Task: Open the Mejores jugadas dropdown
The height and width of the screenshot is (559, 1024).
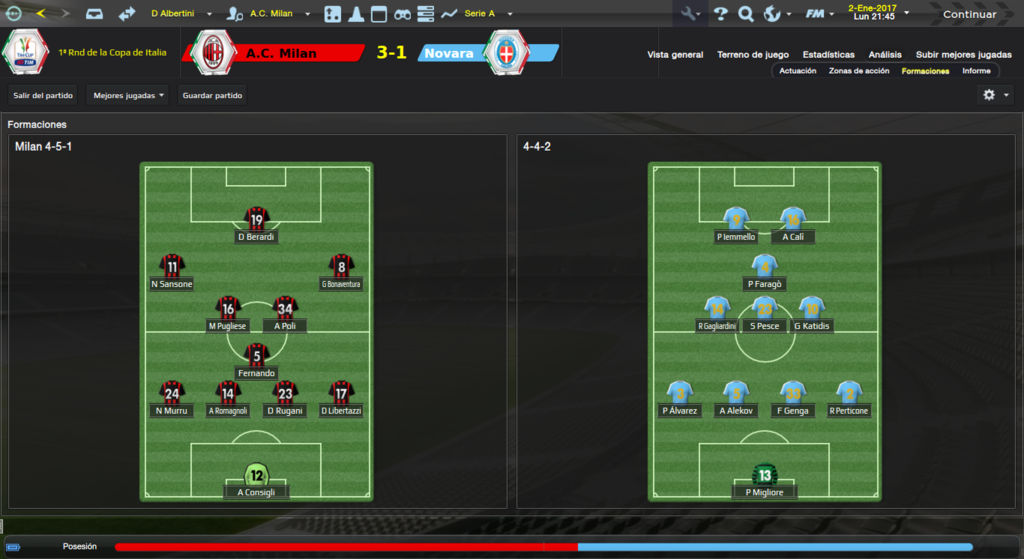Action: (x=128, y=95)
